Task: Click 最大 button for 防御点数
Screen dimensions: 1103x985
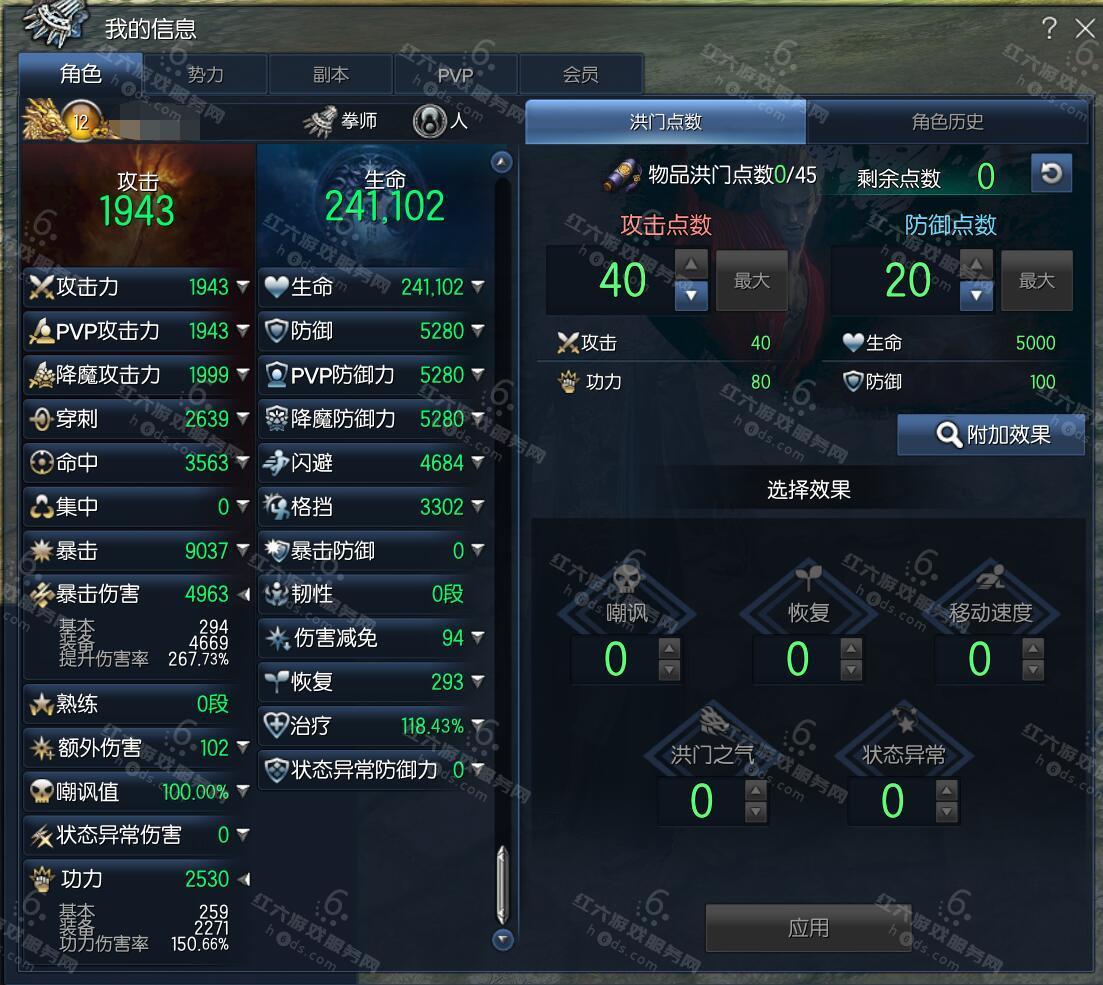Action: pyautogui.click(x=1036, y=281)
